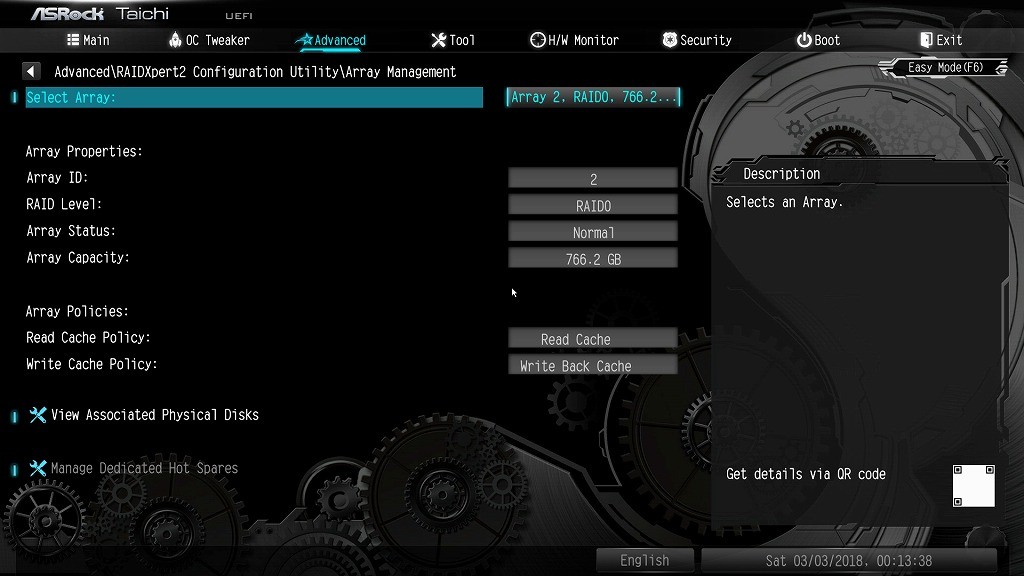The image size is (1024, 576).
Task: Open the Select Array dropdown
Action: click(x=593, y=97)
